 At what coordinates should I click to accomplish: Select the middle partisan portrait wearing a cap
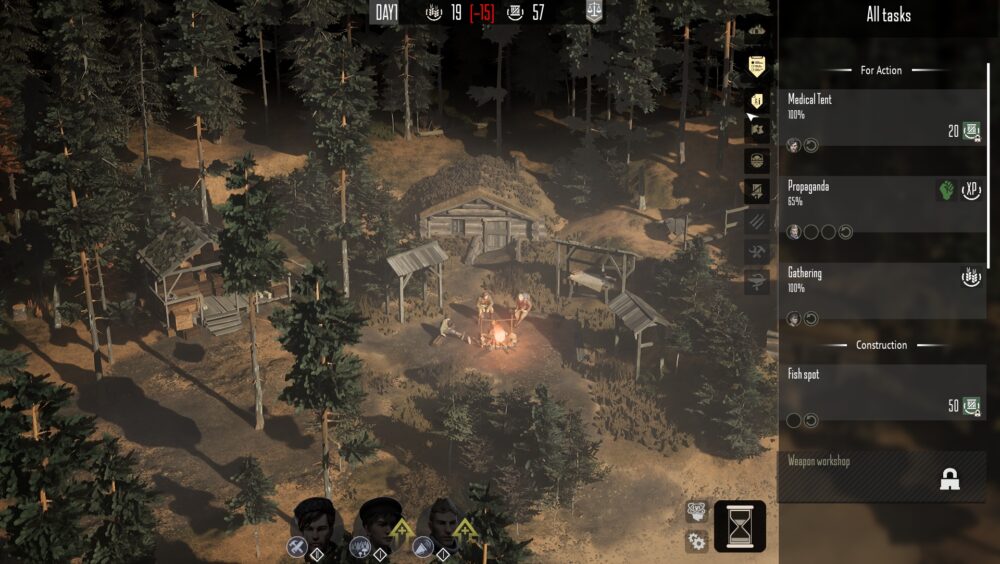click(x=379, y=522)
